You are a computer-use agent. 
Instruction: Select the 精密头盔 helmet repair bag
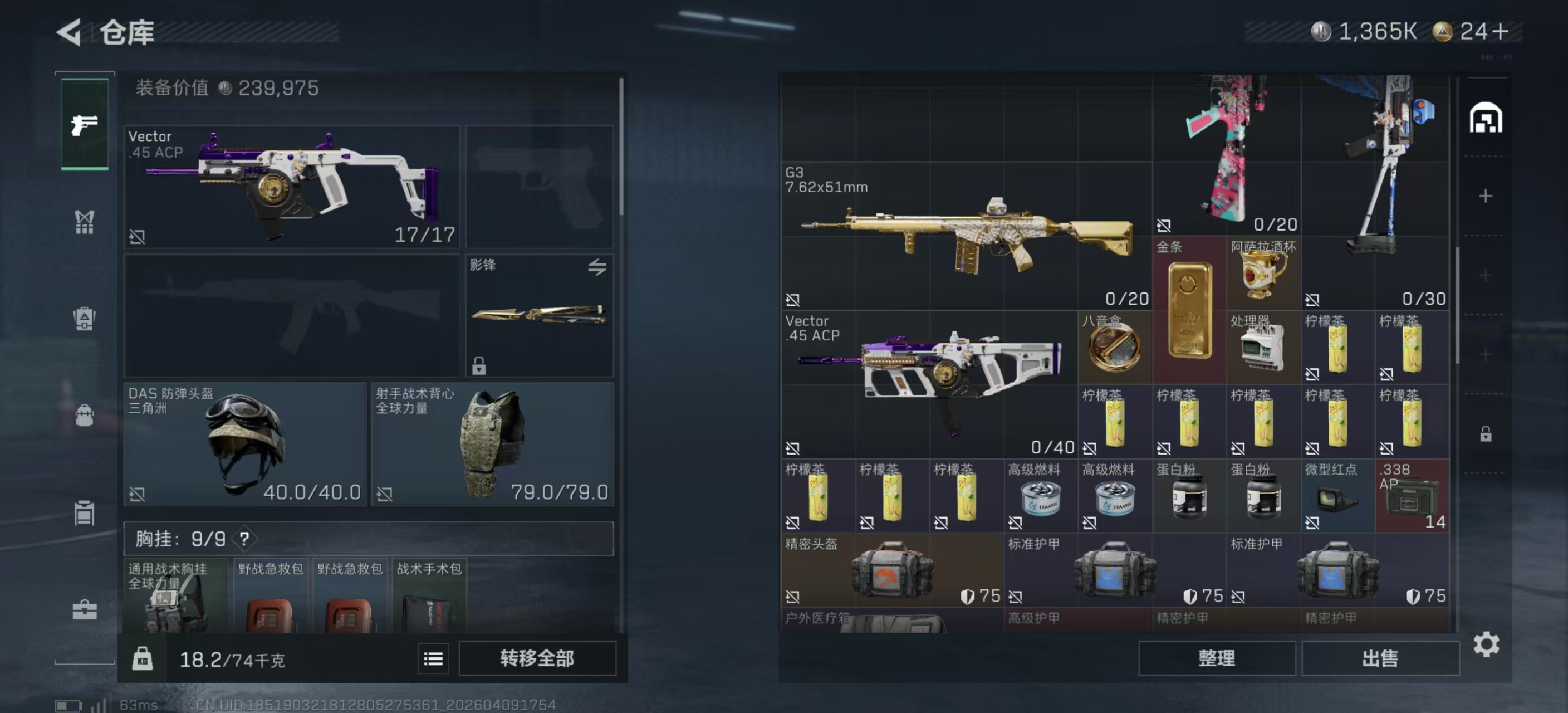tap(891, 570)
